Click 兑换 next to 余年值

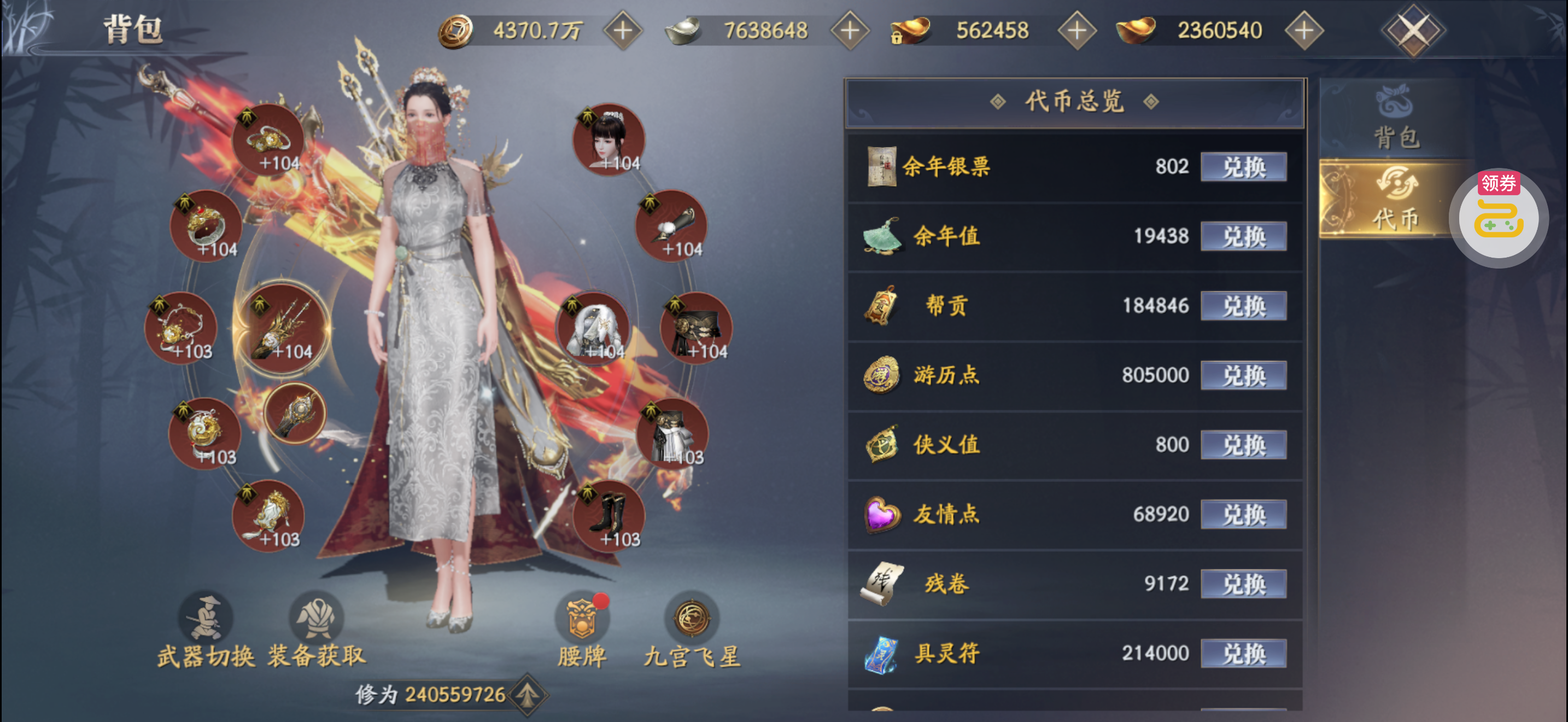pyautogui.click(x=1243, y=236)
